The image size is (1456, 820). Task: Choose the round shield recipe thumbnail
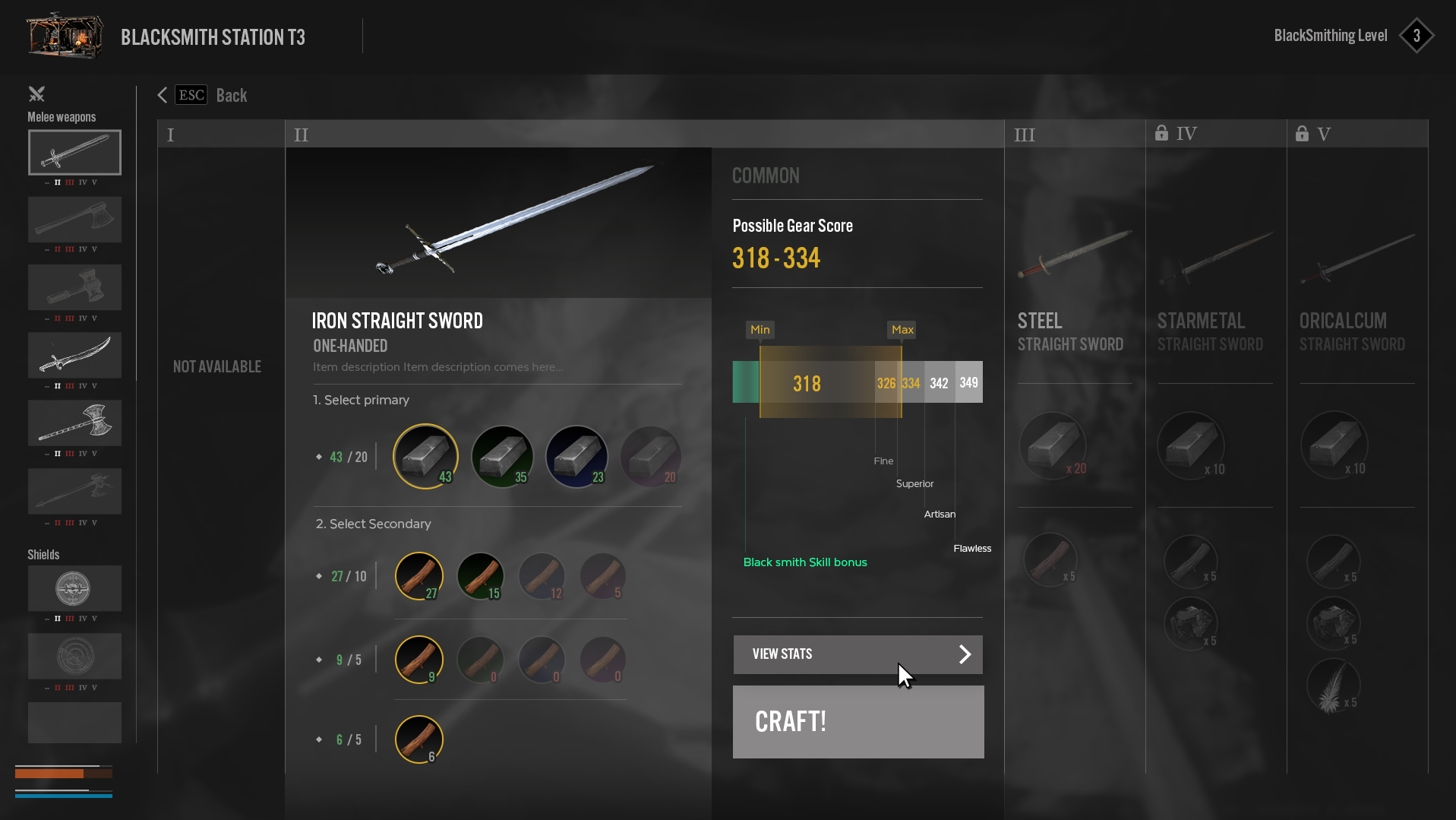click(74, 588)
